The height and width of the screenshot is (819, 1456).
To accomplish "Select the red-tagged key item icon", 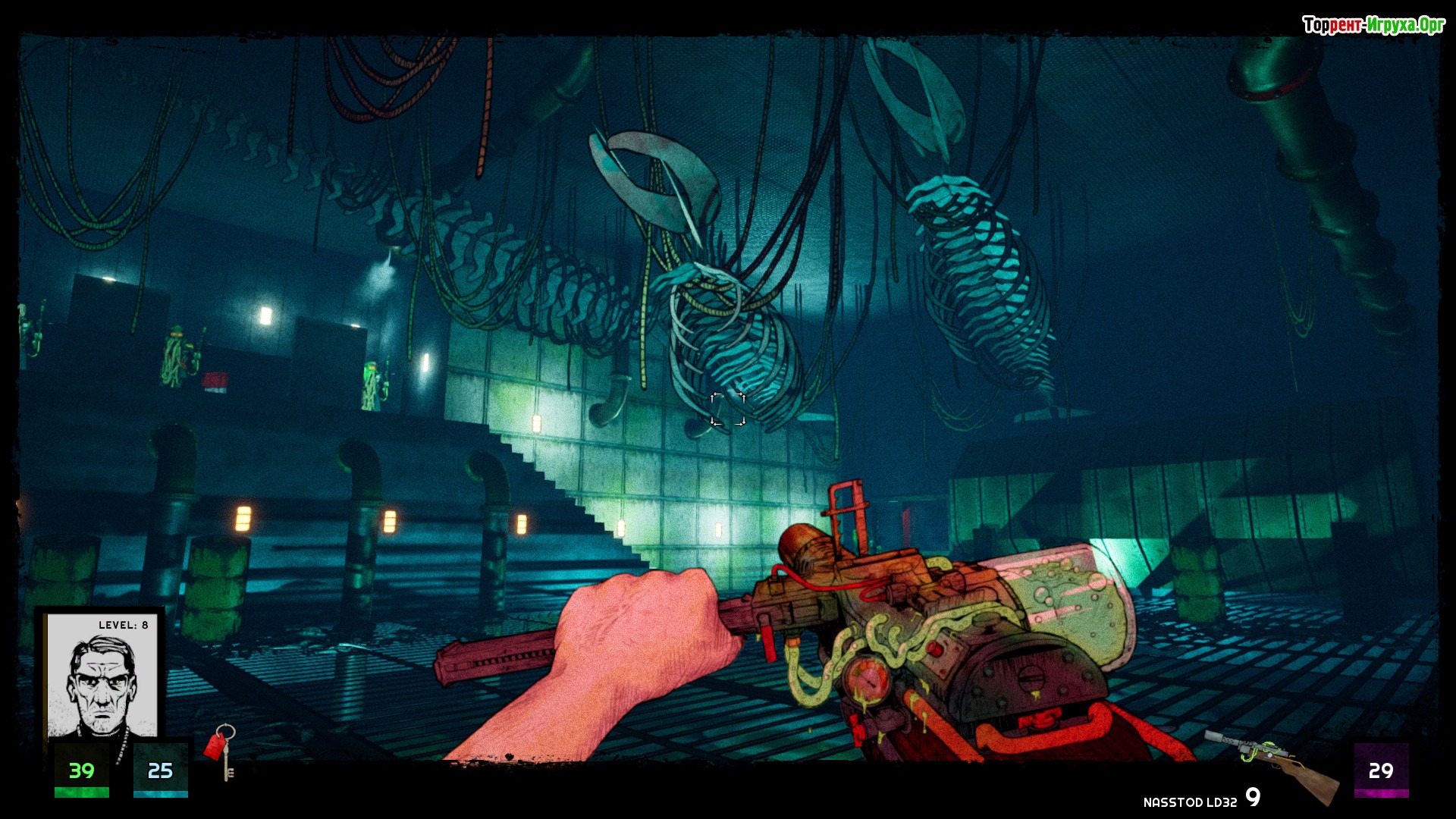I will [221, 749].
